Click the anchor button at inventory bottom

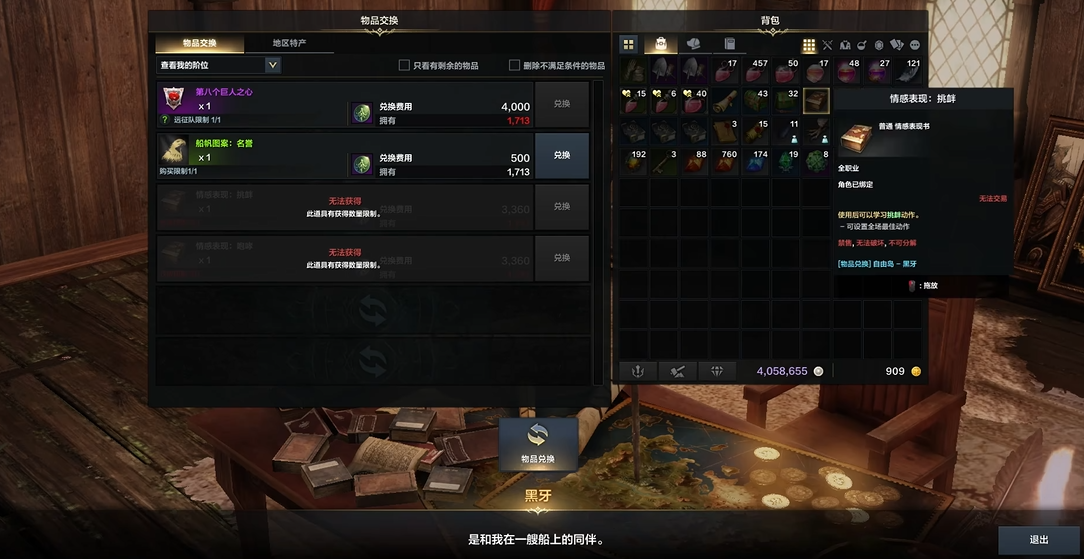[638, 371]
